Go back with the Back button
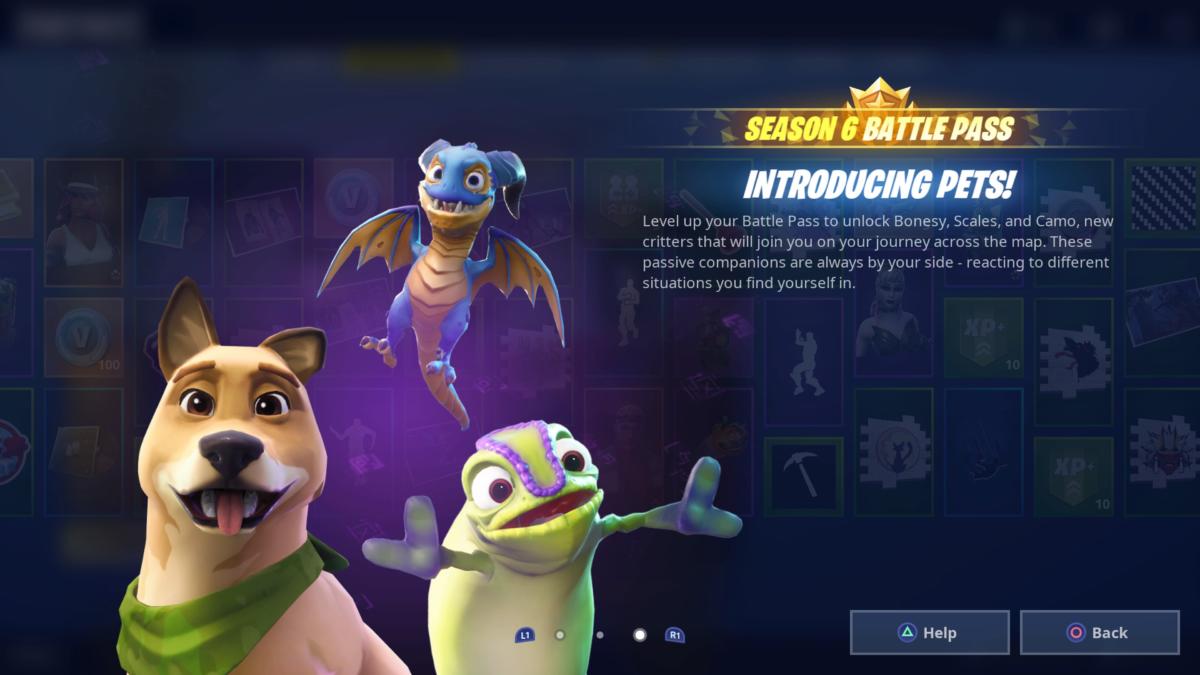Screen dimensions: 1200x675 coord(1099,632)
